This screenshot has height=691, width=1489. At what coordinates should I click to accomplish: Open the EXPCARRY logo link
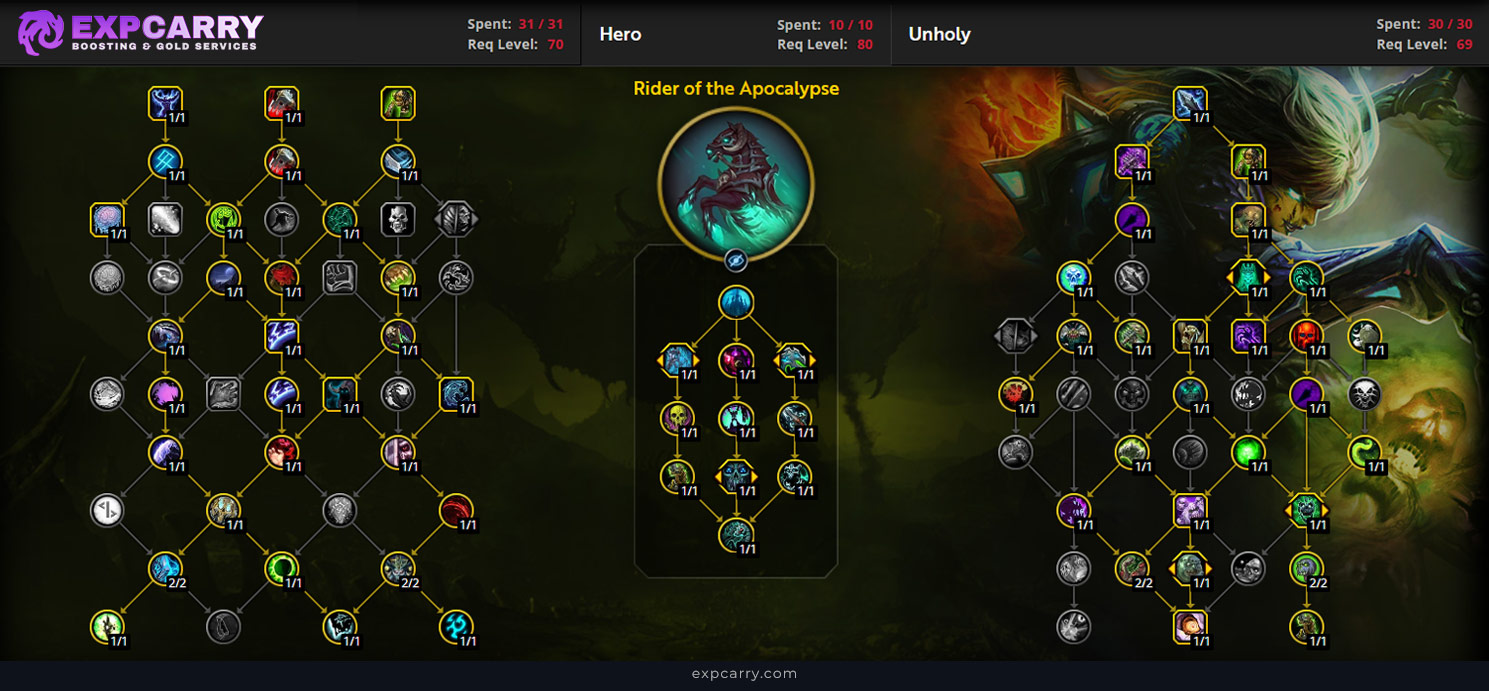(x=140, y=33)
